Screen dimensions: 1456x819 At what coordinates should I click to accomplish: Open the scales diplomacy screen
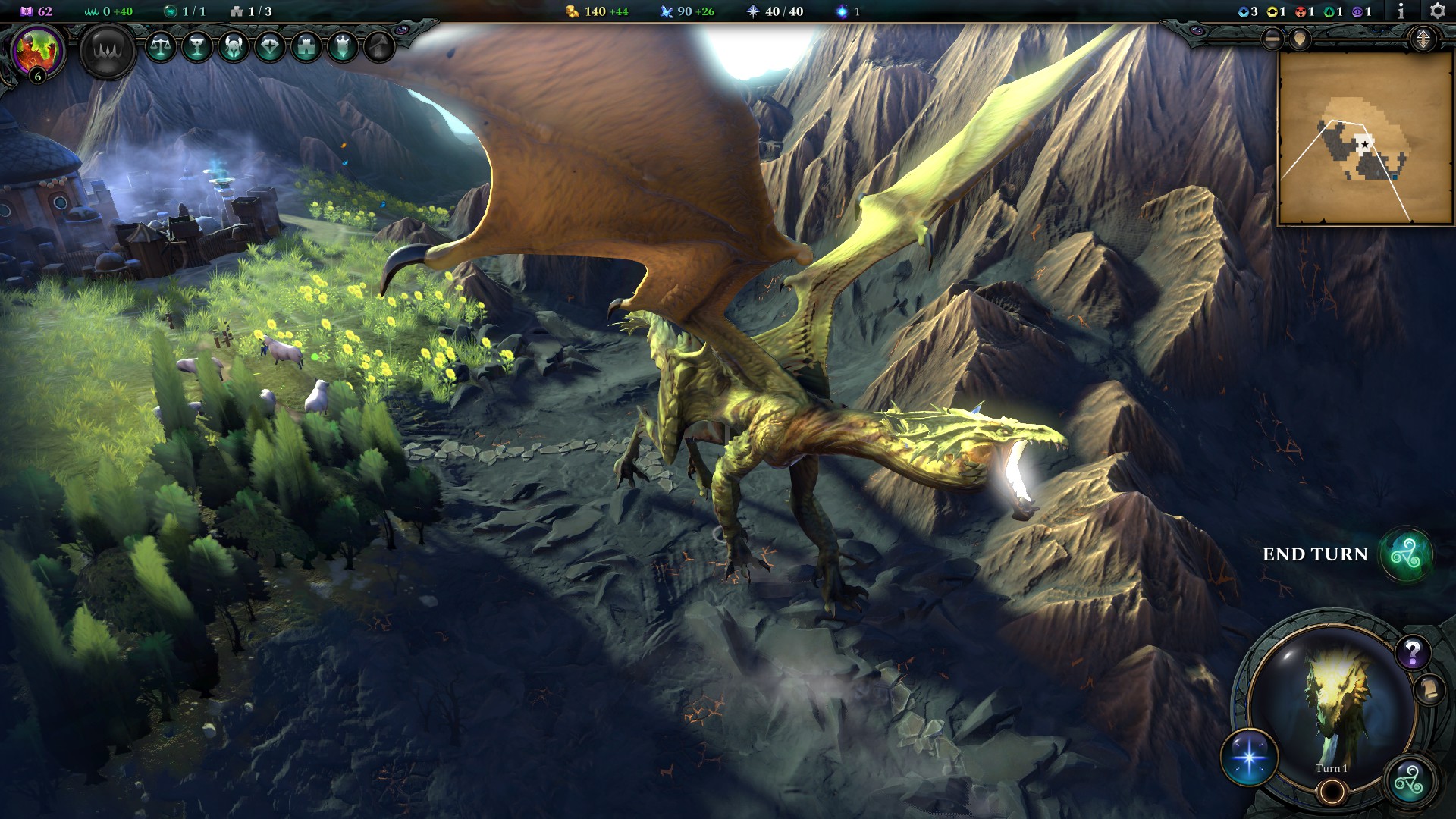[160, 47]
